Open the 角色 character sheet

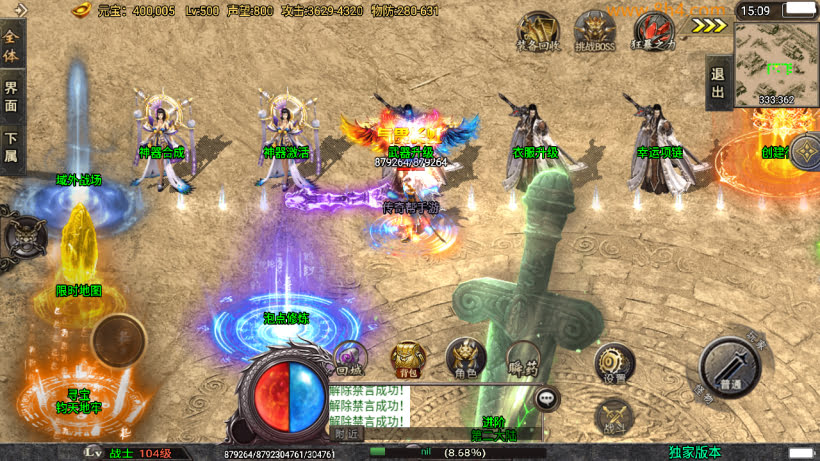[465, 358]
